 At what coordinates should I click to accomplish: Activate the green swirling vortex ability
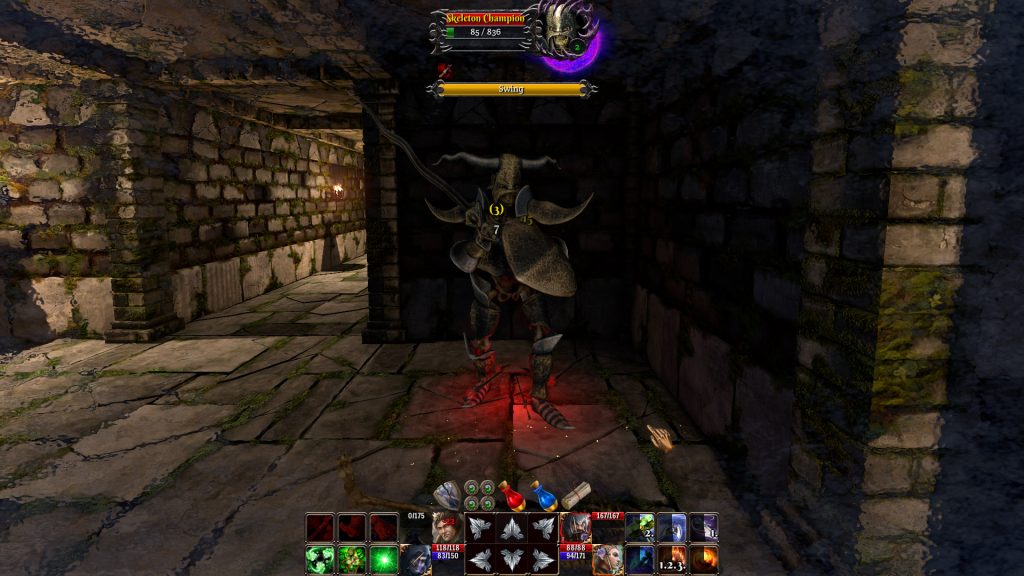[x=320, y=559]
